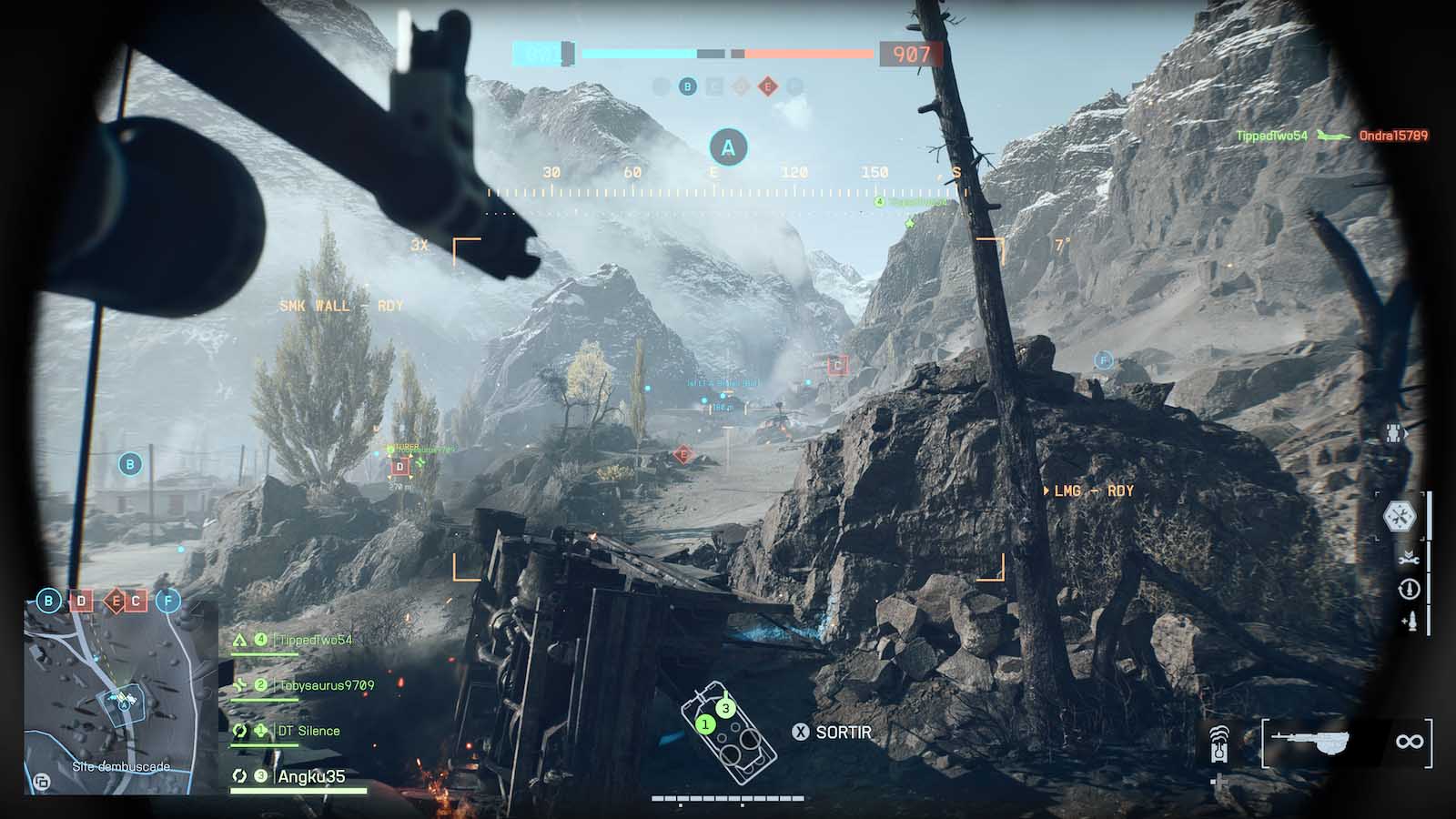Click the minimap expand icon
The height and width of the screenshot is (819, 1456).
coord(42,780)
